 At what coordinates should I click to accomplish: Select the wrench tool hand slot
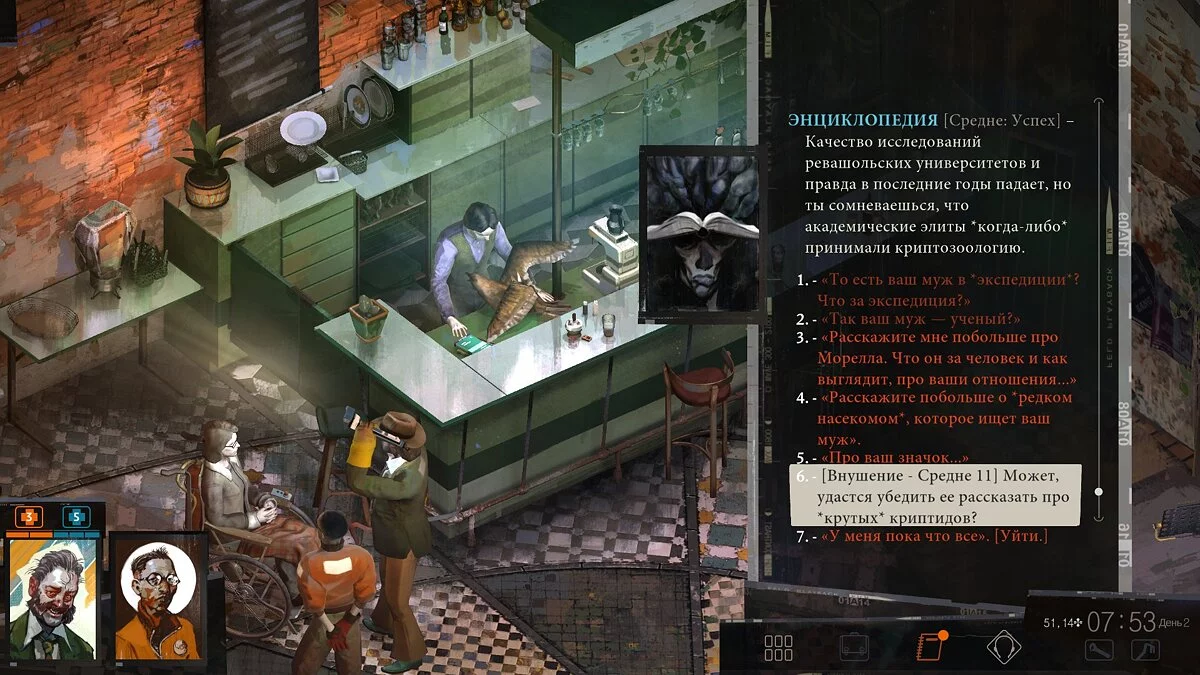(1100, 650)
